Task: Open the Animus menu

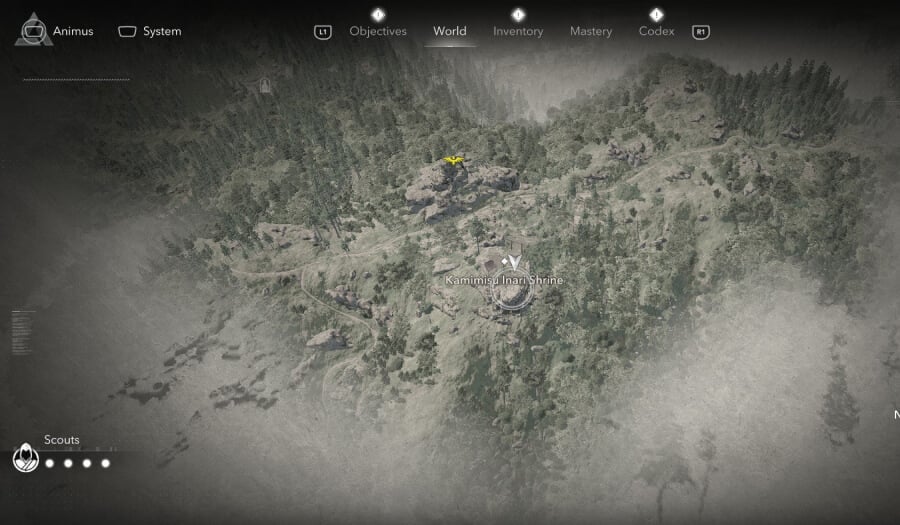Action: 56,31
